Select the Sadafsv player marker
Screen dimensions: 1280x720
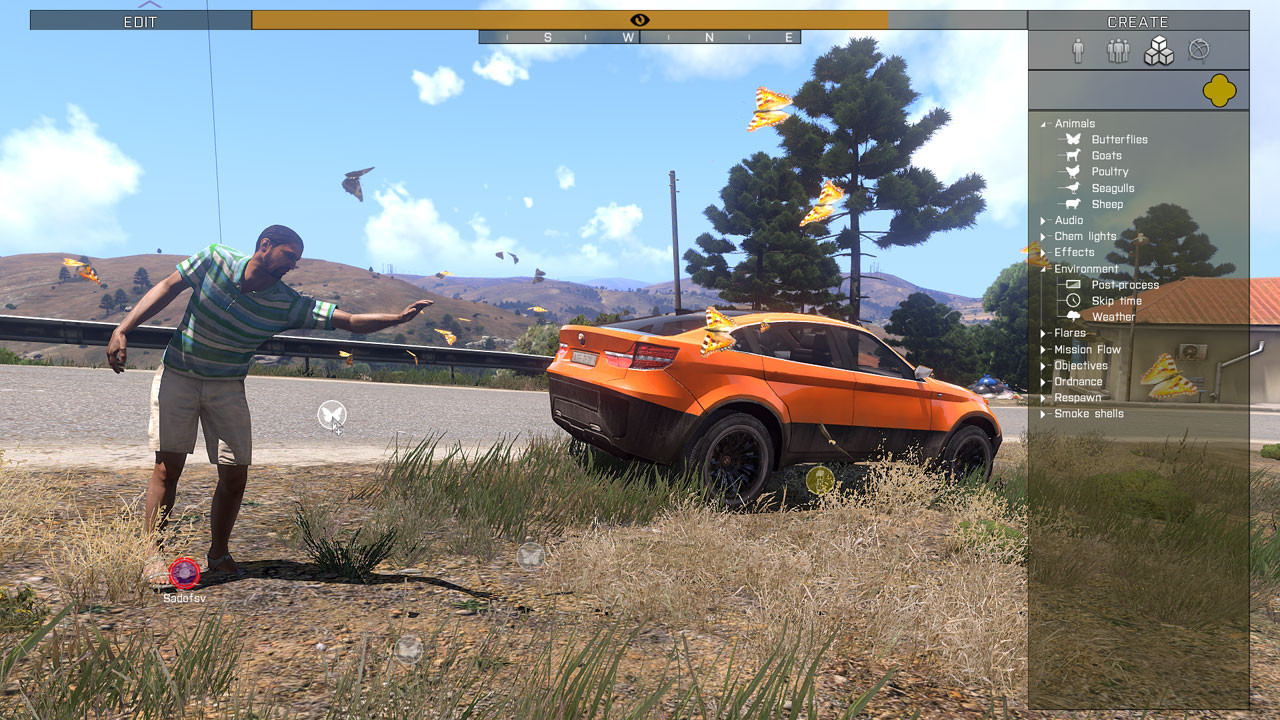185,573
